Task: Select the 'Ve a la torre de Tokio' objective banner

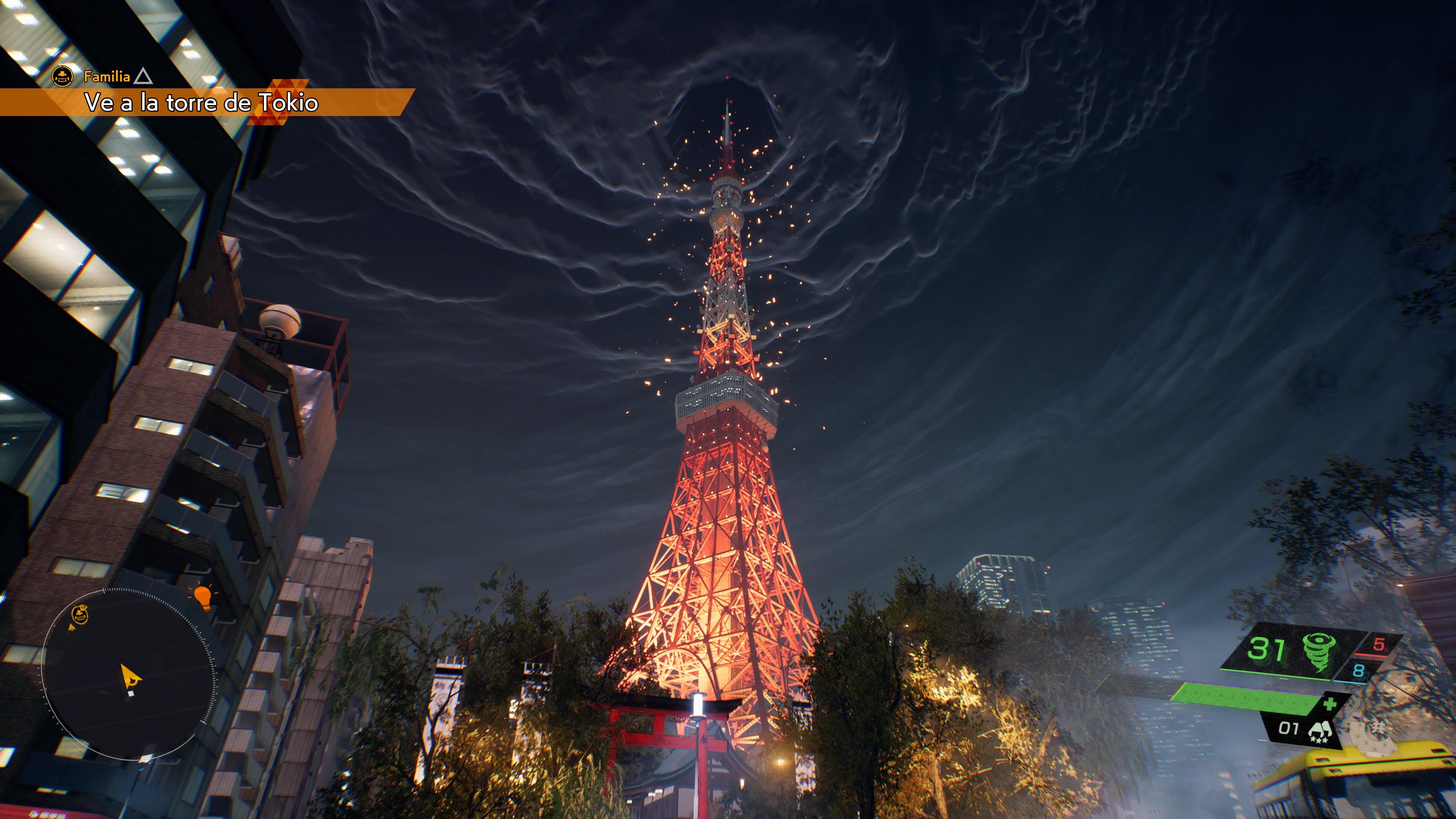Action: pos(201,102)
